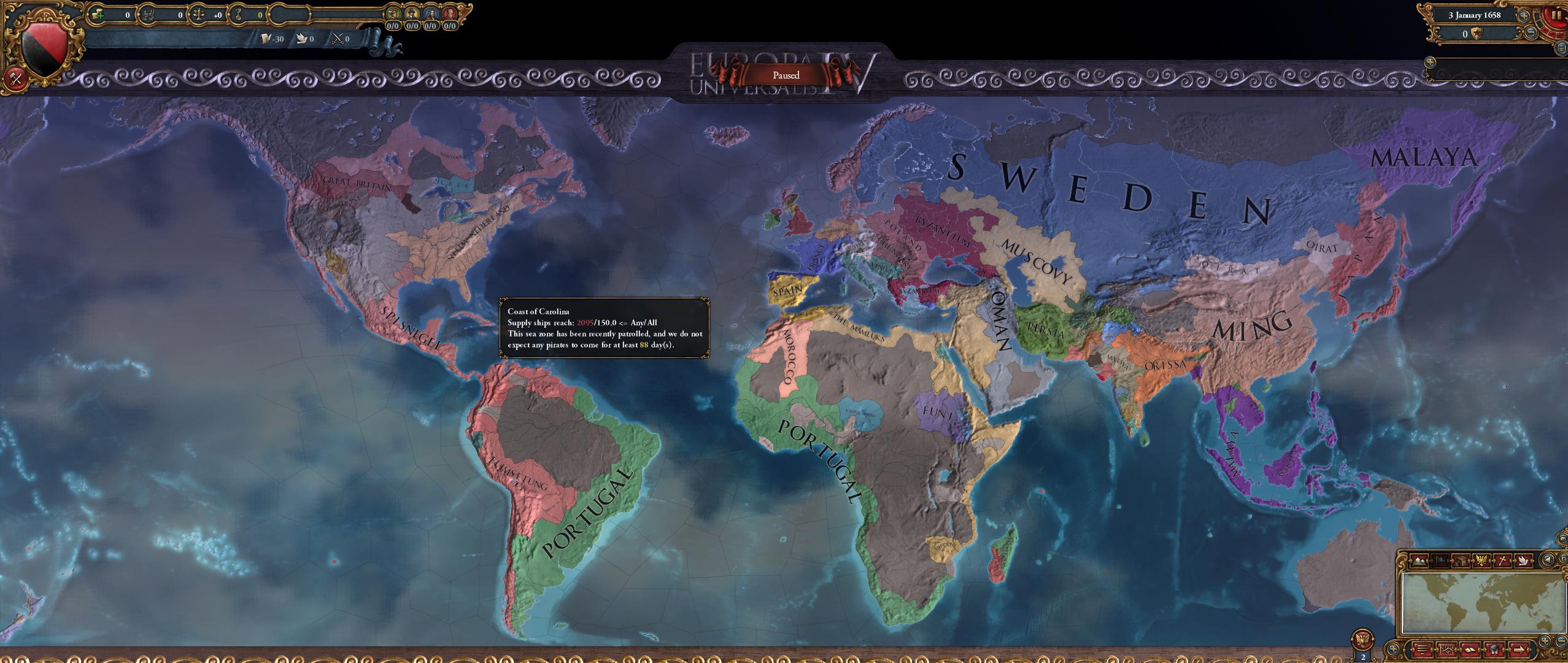Increase game speed with plus button

(1523, 16)
